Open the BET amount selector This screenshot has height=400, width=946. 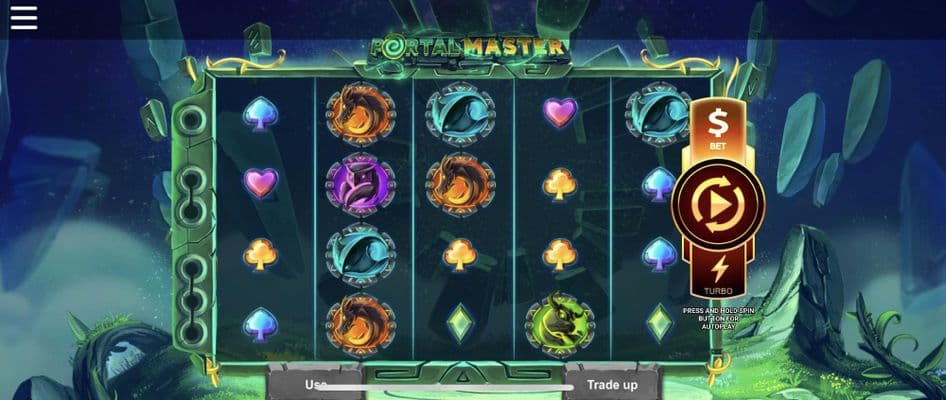point(717,127)
